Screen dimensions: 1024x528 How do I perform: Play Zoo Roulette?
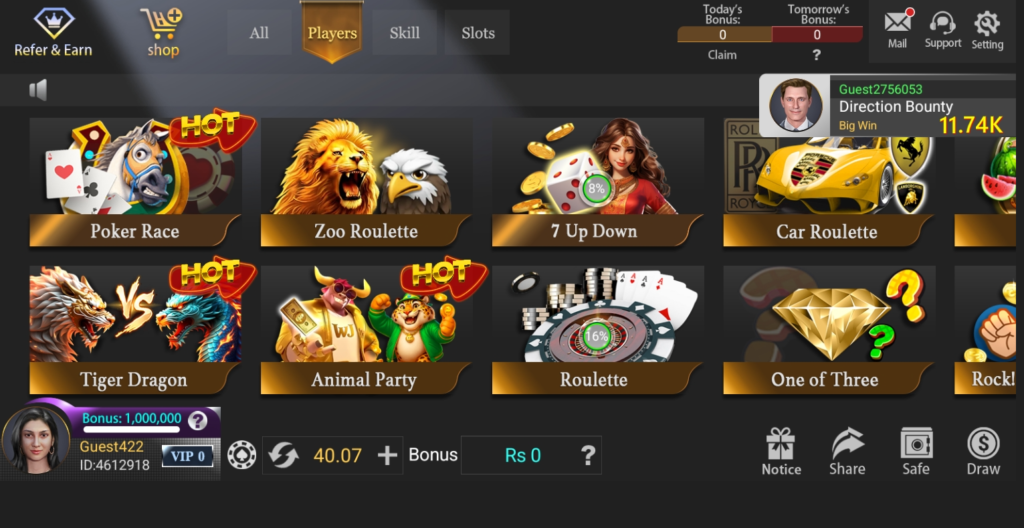[x=365, y=182]
